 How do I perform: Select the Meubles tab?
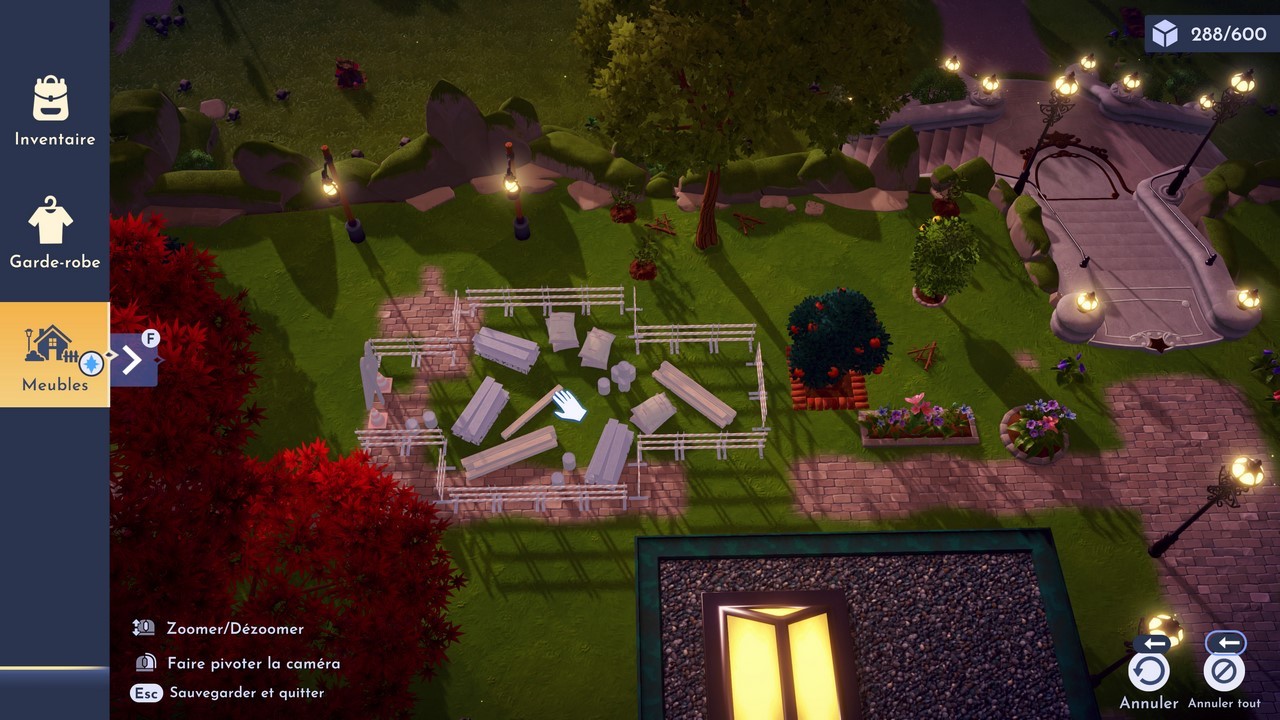(x=54, y=355)
